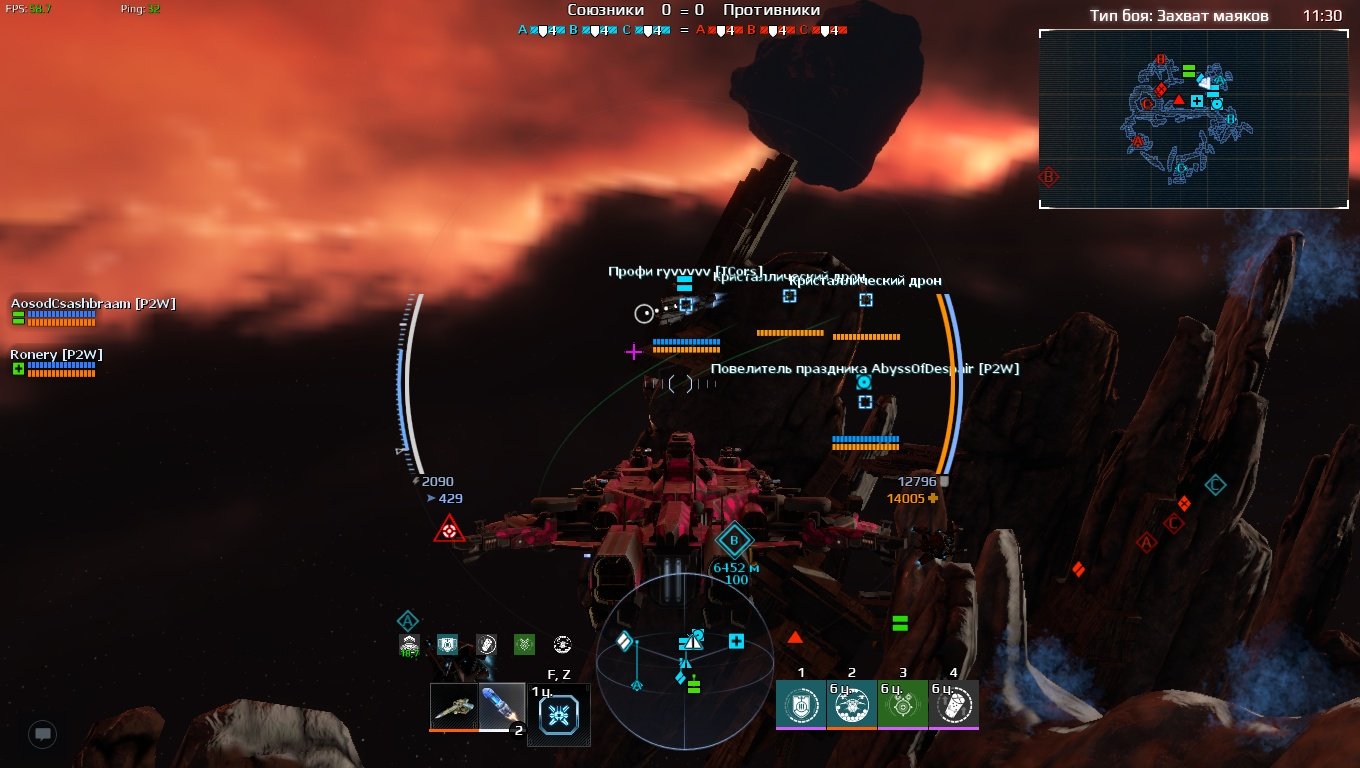Click the green molecule buff icon
This screenshot has height=768, width=1360.
(x=524, y=644)
